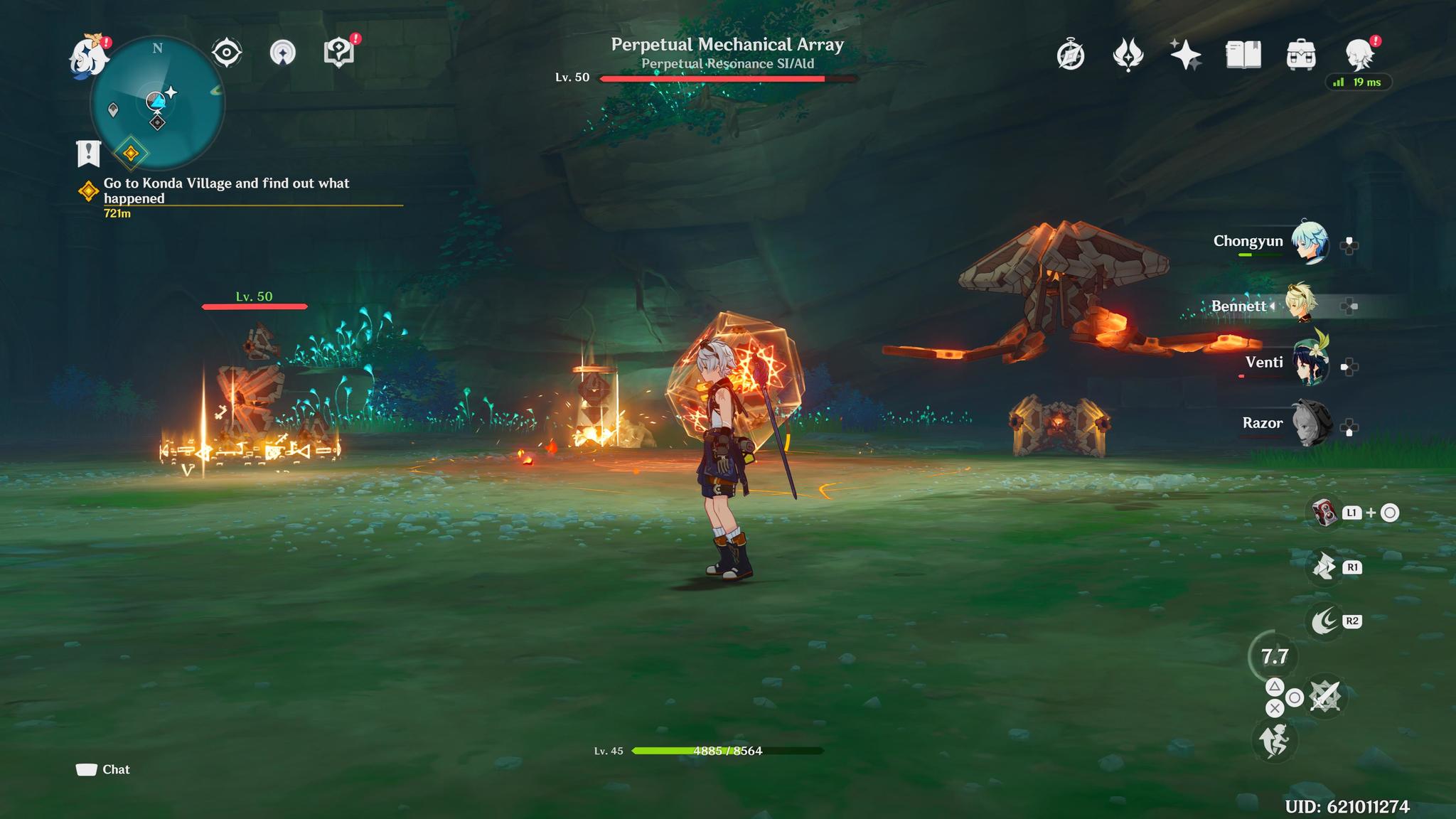
Task: Open the inventory backpack
Action: pos(1301,55)
